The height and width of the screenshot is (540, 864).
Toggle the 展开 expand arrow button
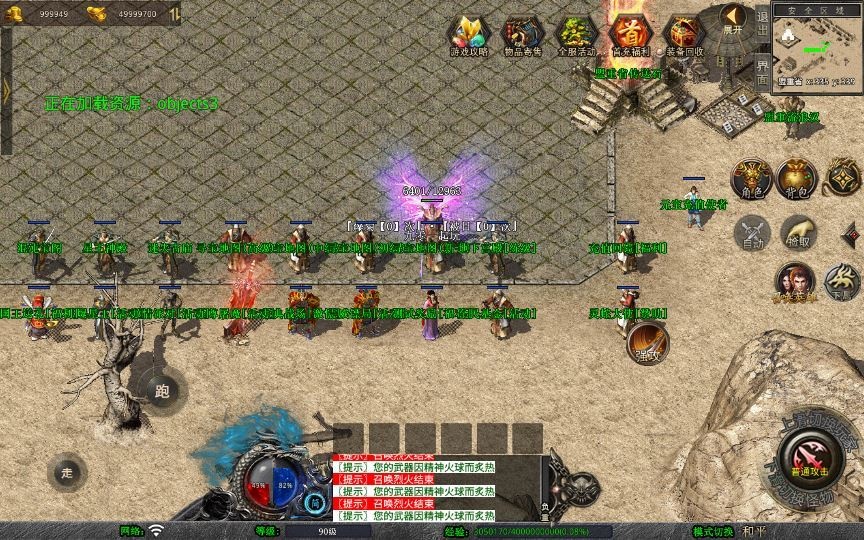734,19
